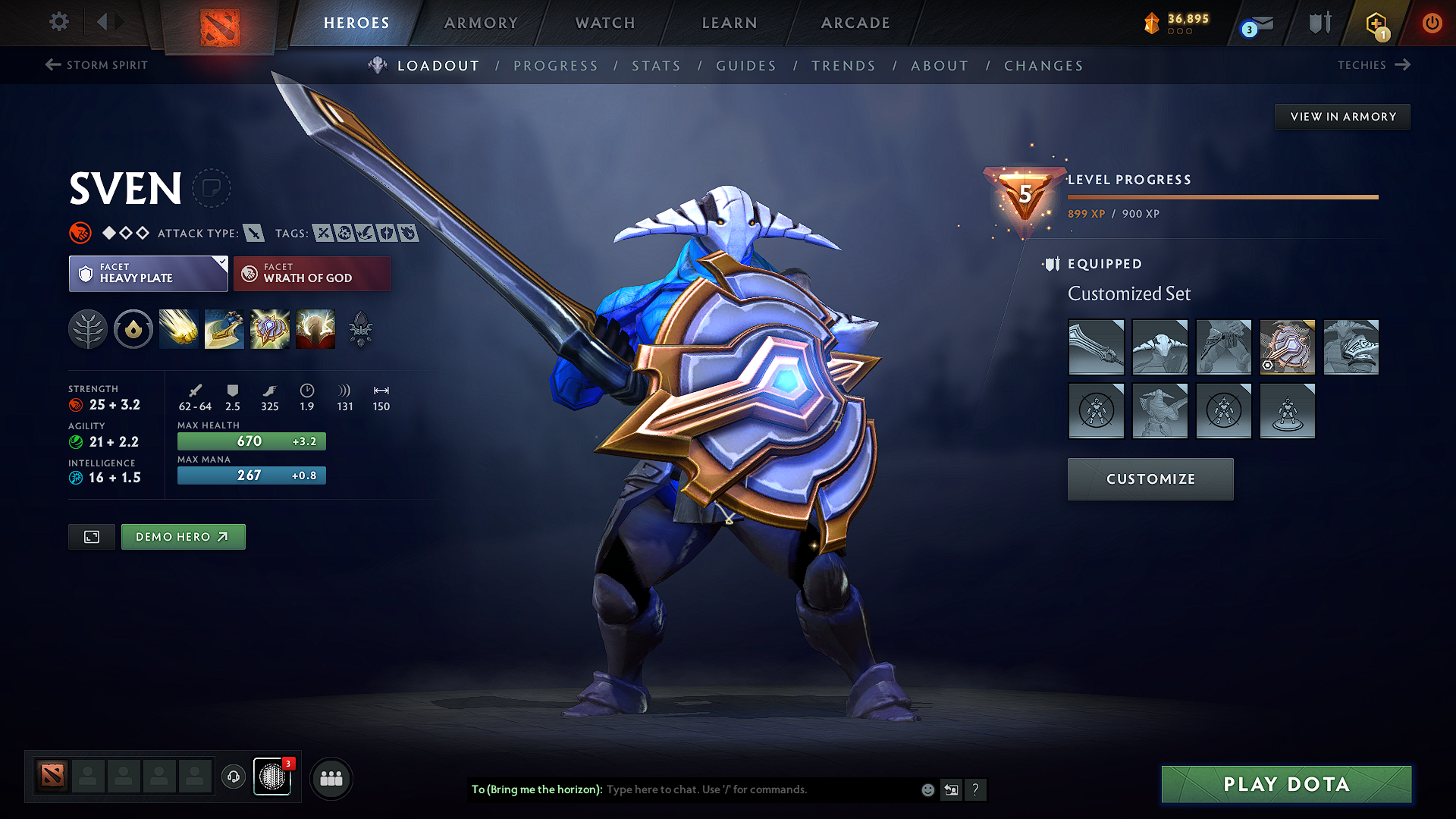
Task: Open the ARMORY menu
Action: click(480, 23)
